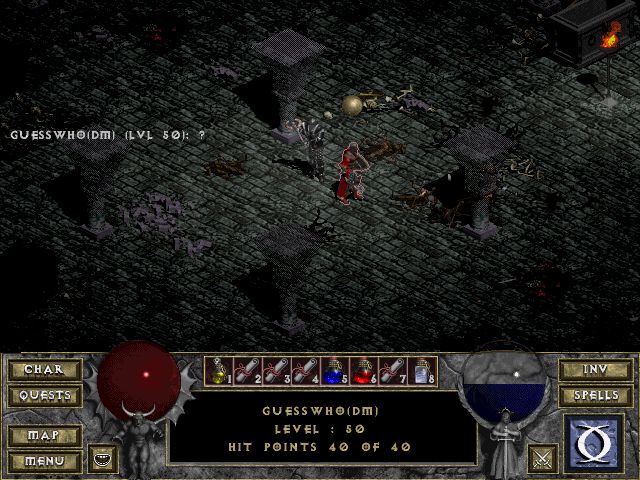The image size is (640, 480).
Task: Open the game MENU
Action: (44, 461)
